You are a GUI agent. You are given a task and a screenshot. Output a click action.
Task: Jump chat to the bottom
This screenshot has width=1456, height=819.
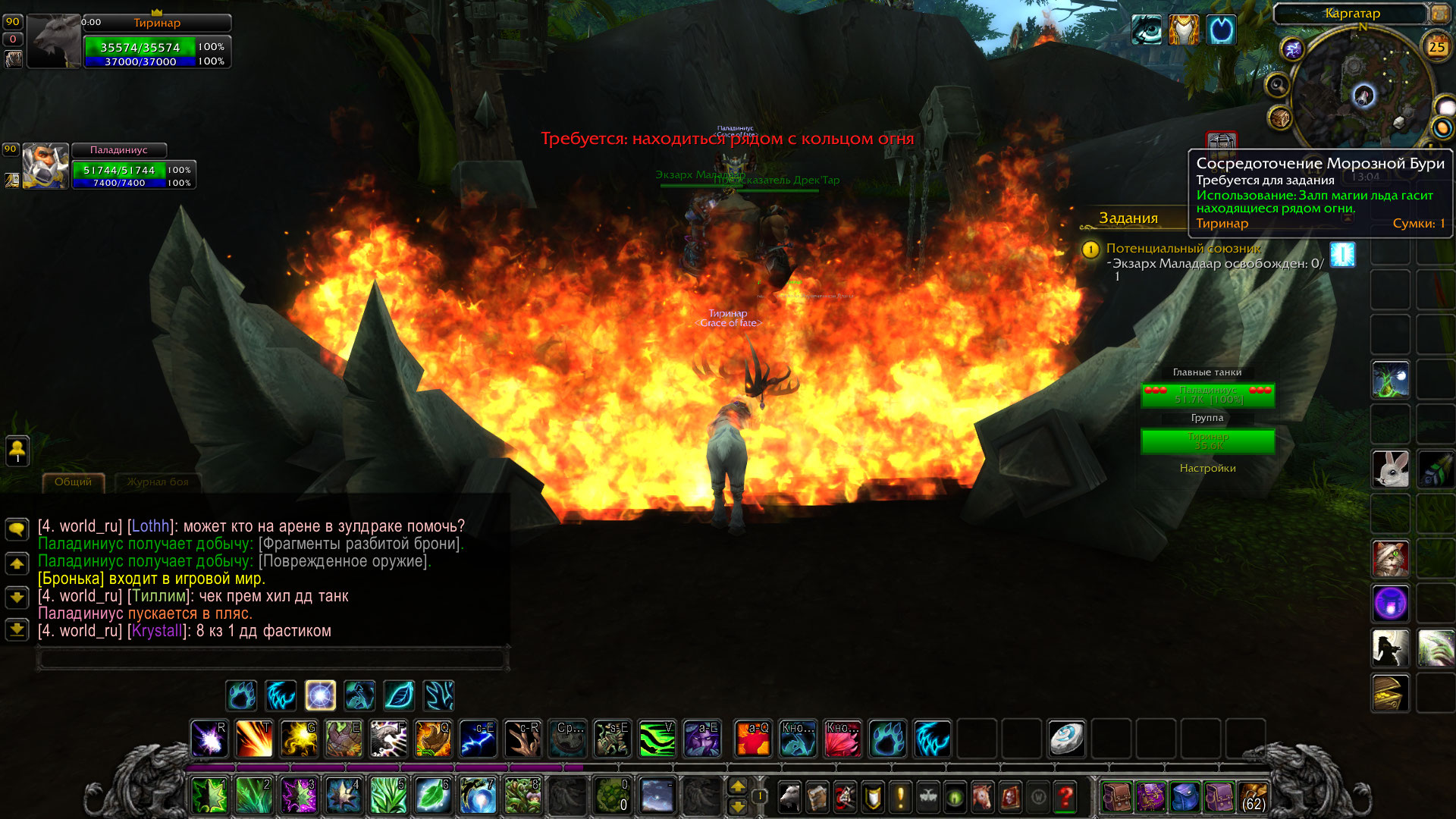tap(17, 629)
